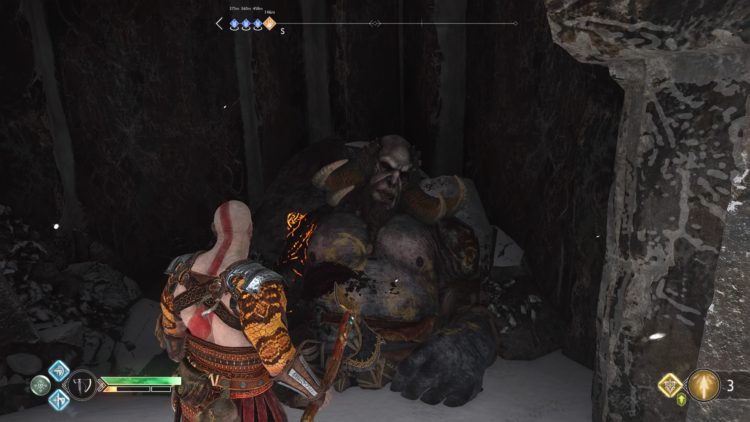Click the round grey talisman icon
The image size is (750, 422).
point(40,385)
